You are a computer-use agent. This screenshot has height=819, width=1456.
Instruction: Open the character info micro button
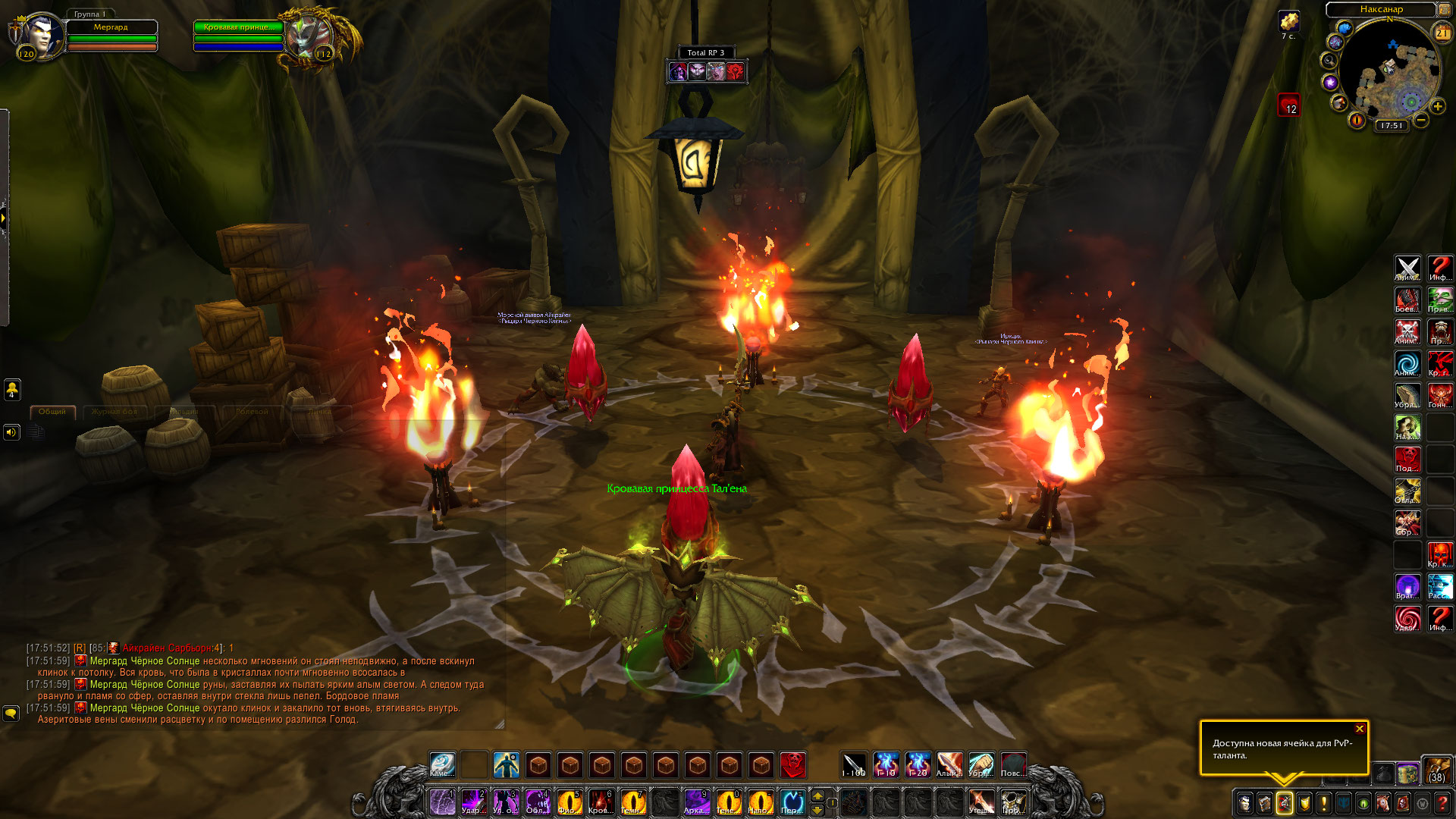click(1245, 802)
